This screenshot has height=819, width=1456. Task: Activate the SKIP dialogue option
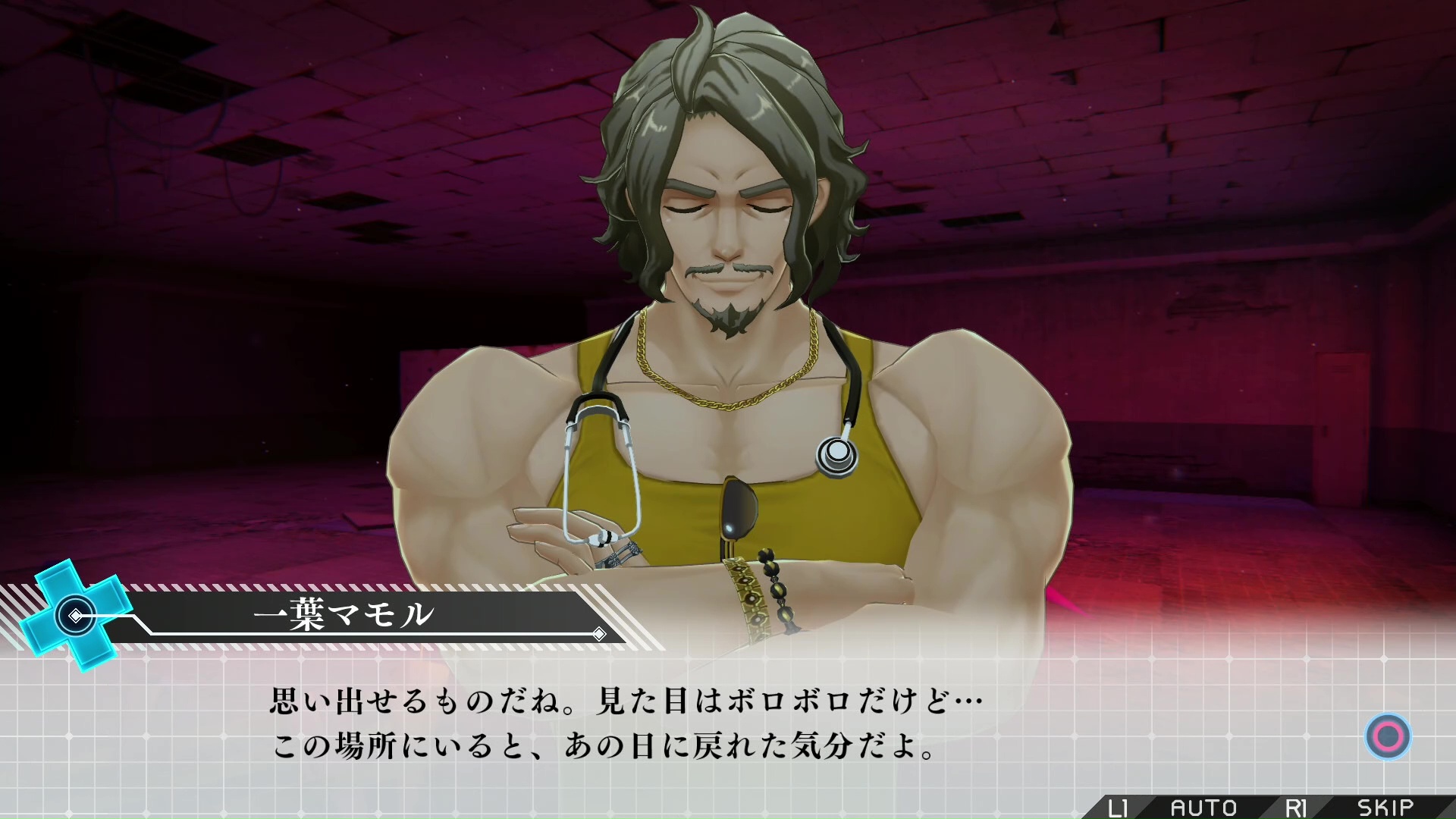click(x=1385, y=808)
